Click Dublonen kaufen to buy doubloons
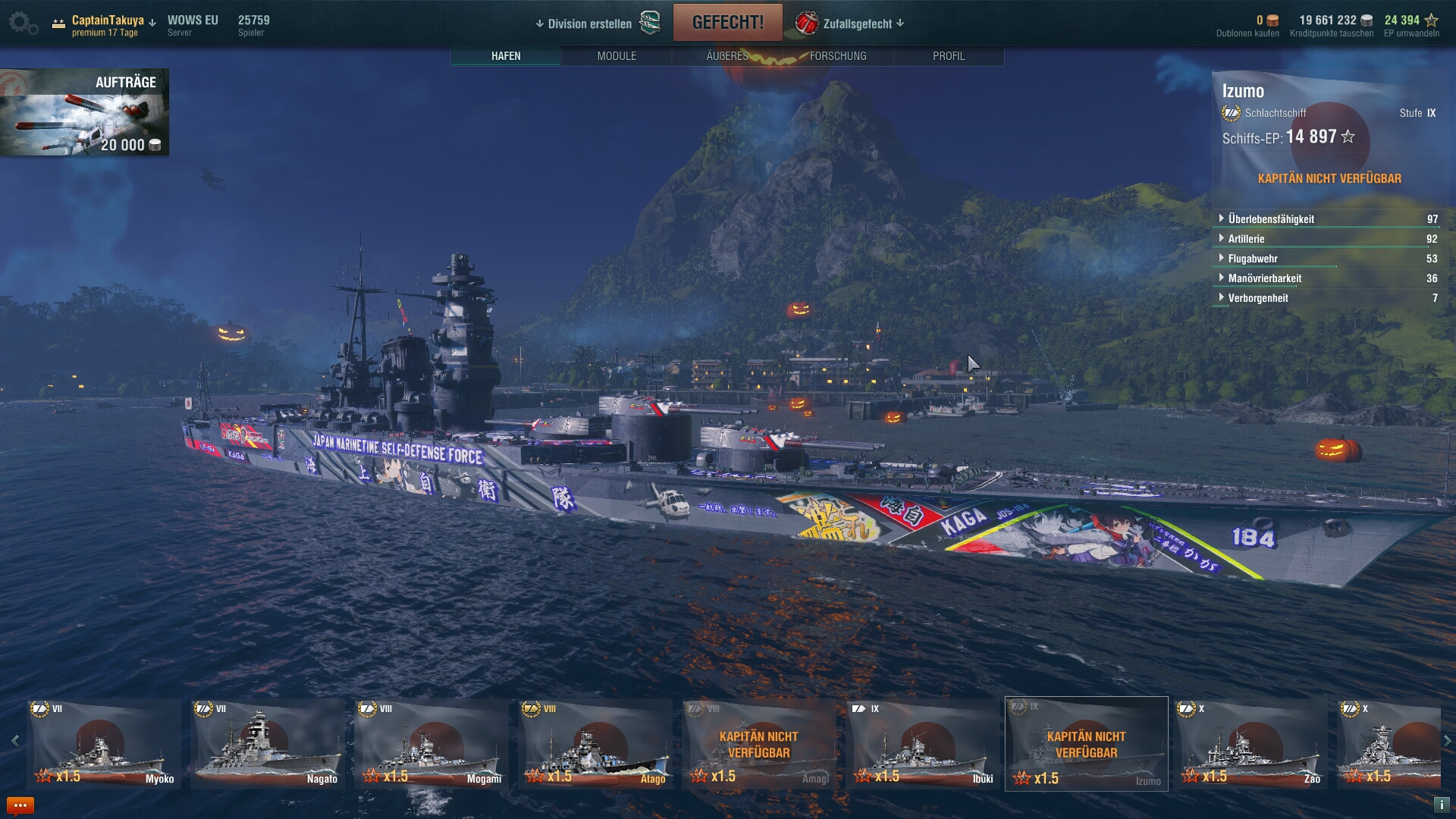The image size is (1456, 819). point(1247,33)
